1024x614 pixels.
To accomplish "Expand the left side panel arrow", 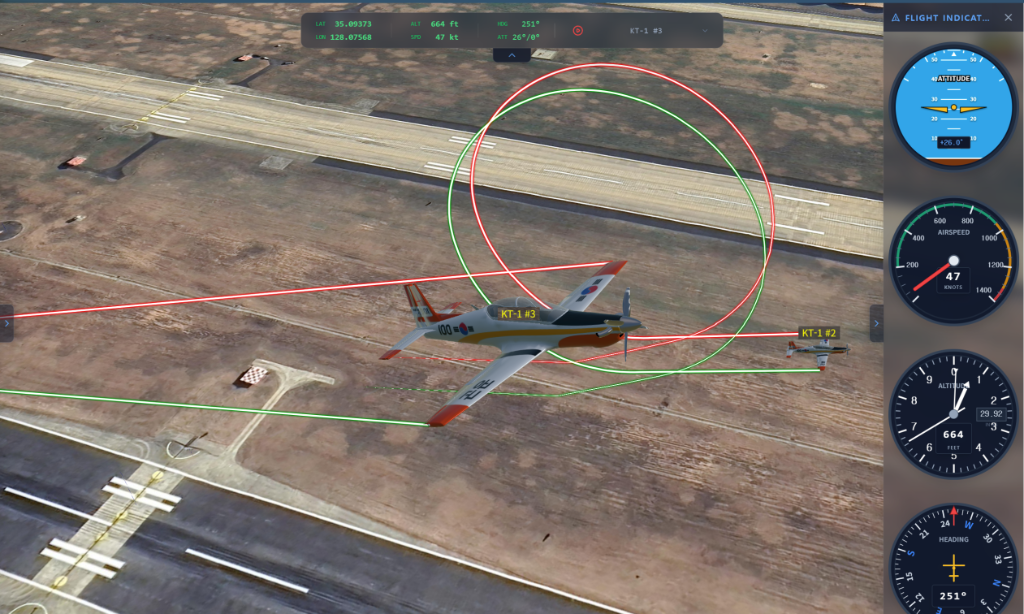I will tap(6, 323).
